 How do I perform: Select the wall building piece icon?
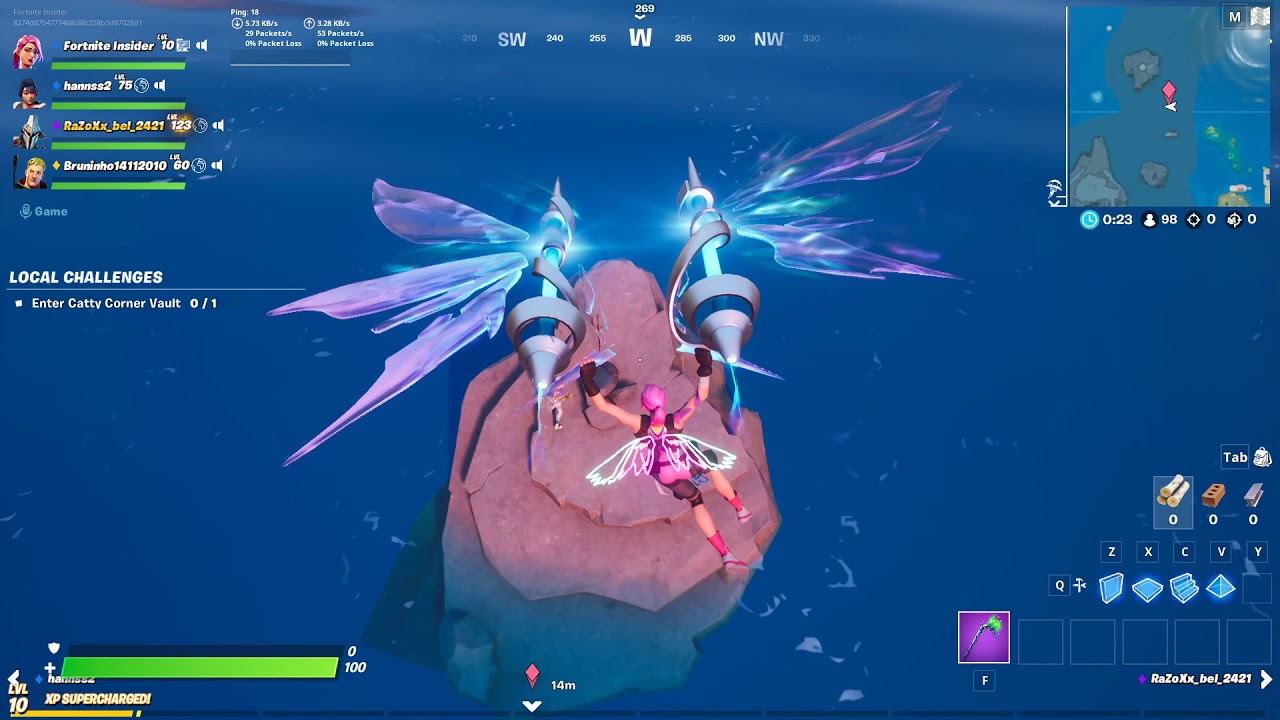coord(1111,588)
